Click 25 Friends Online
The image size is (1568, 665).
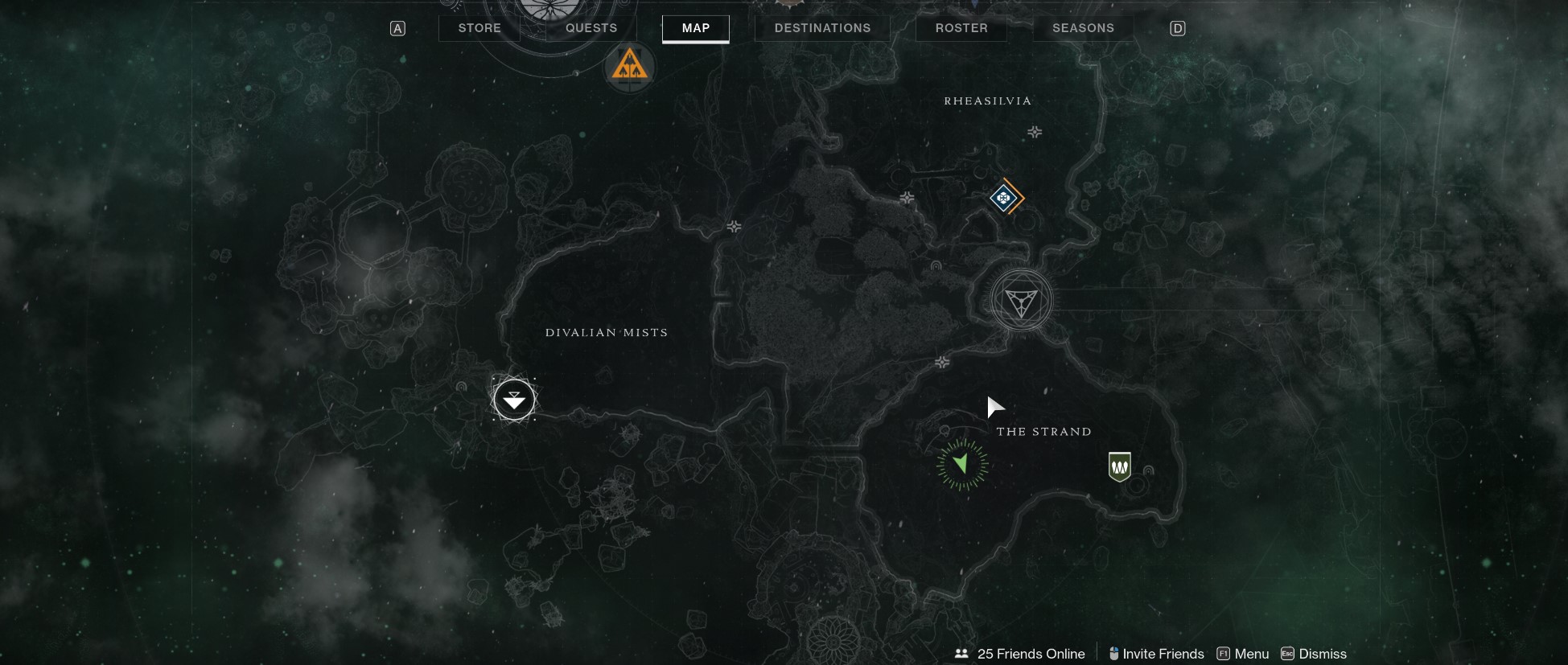click(x=1030, y=654)
